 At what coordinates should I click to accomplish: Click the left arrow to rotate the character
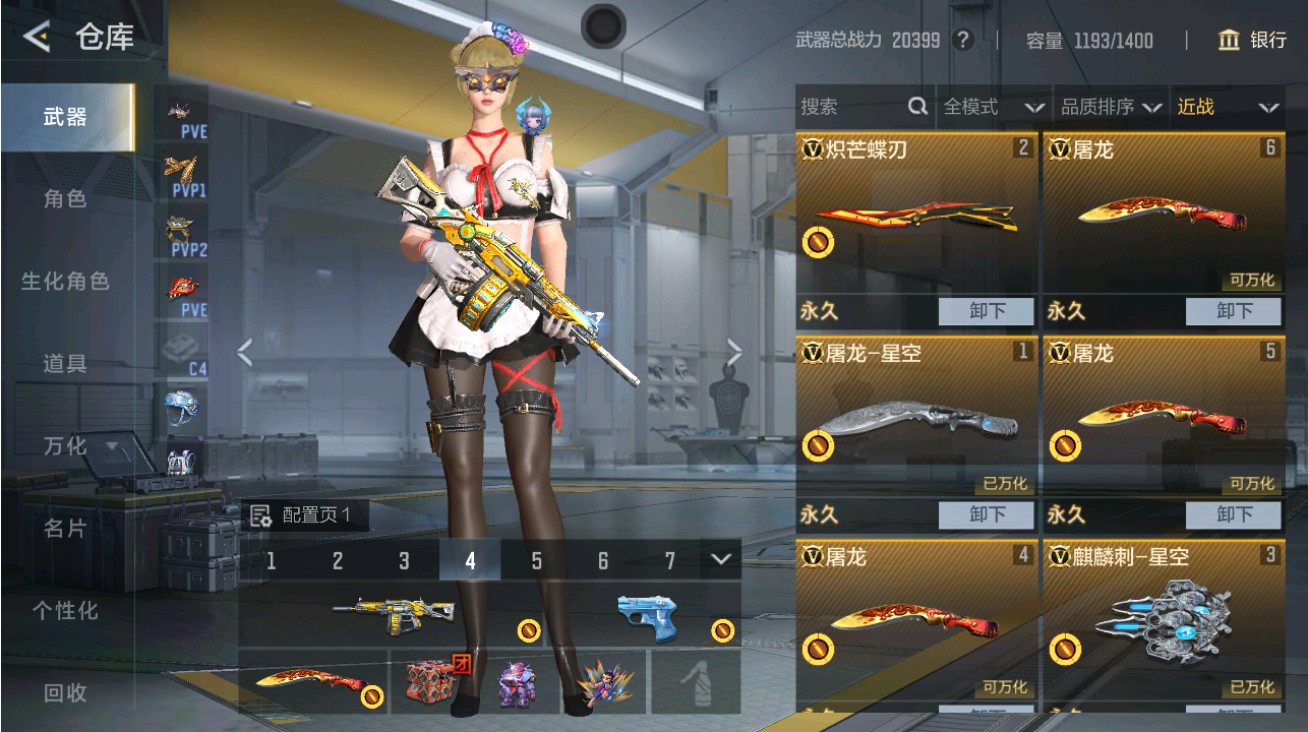pyautogui.click(x=243, y=352)
